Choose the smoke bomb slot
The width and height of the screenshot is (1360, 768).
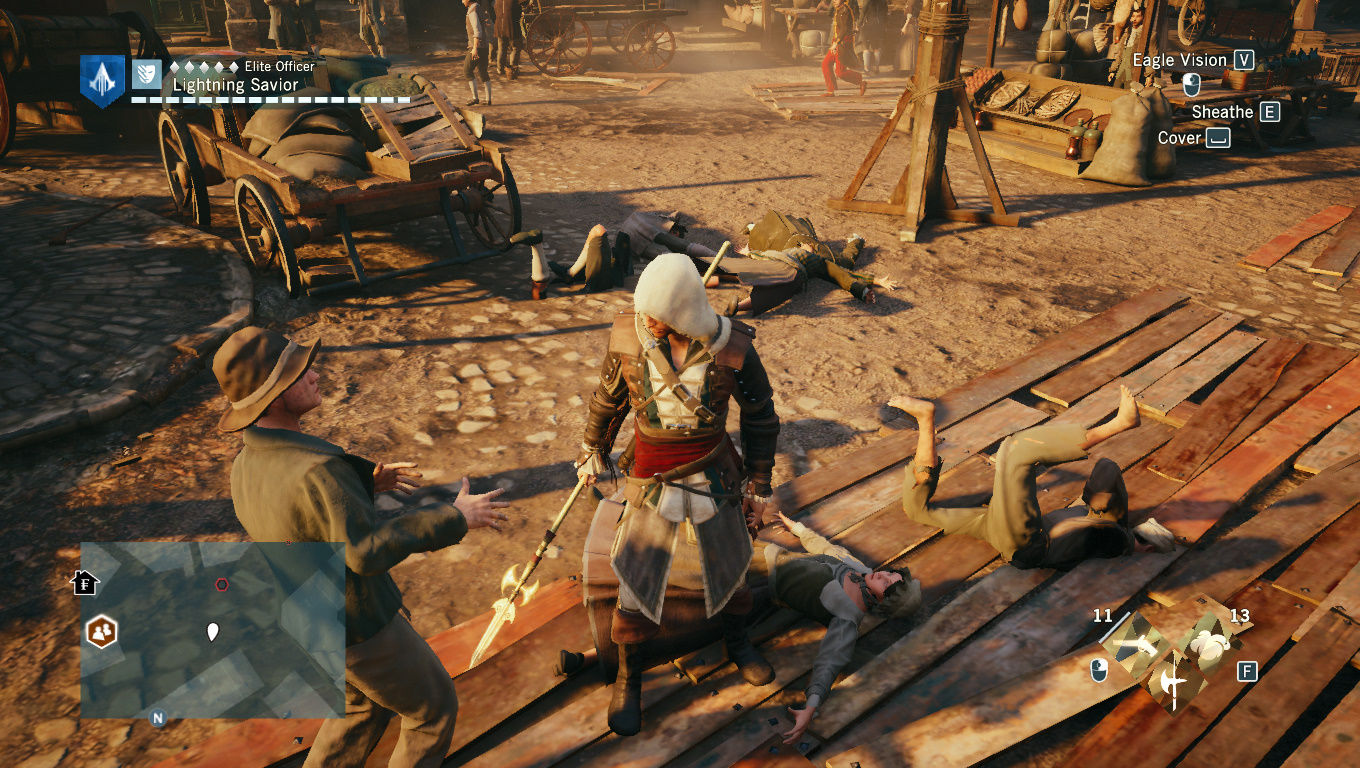pos(1204,645)
